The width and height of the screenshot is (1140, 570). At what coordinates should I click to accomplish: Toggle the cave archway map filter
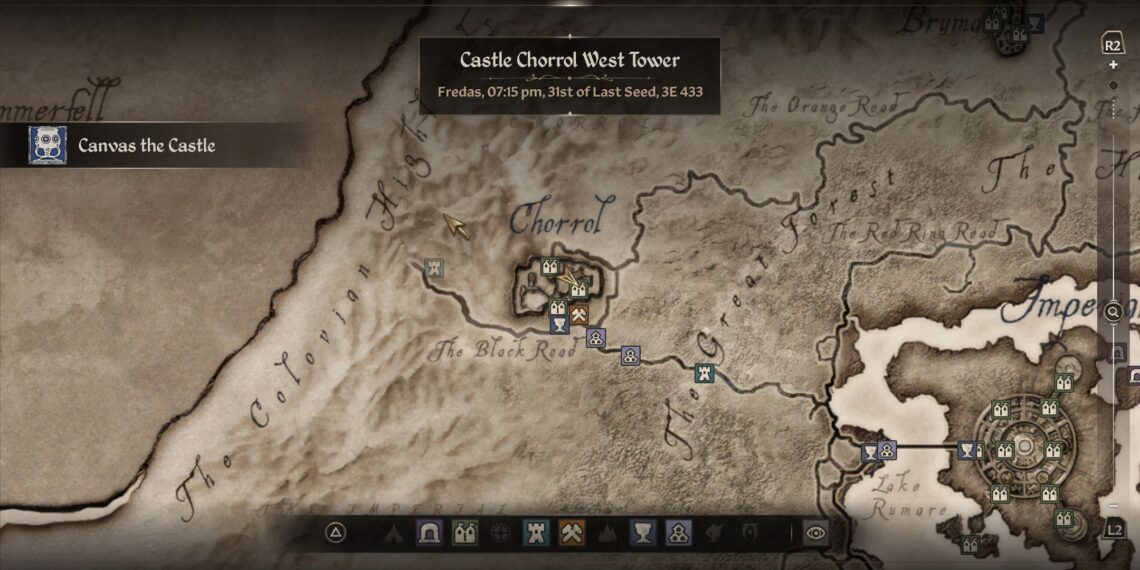click(x=430, y=533)
